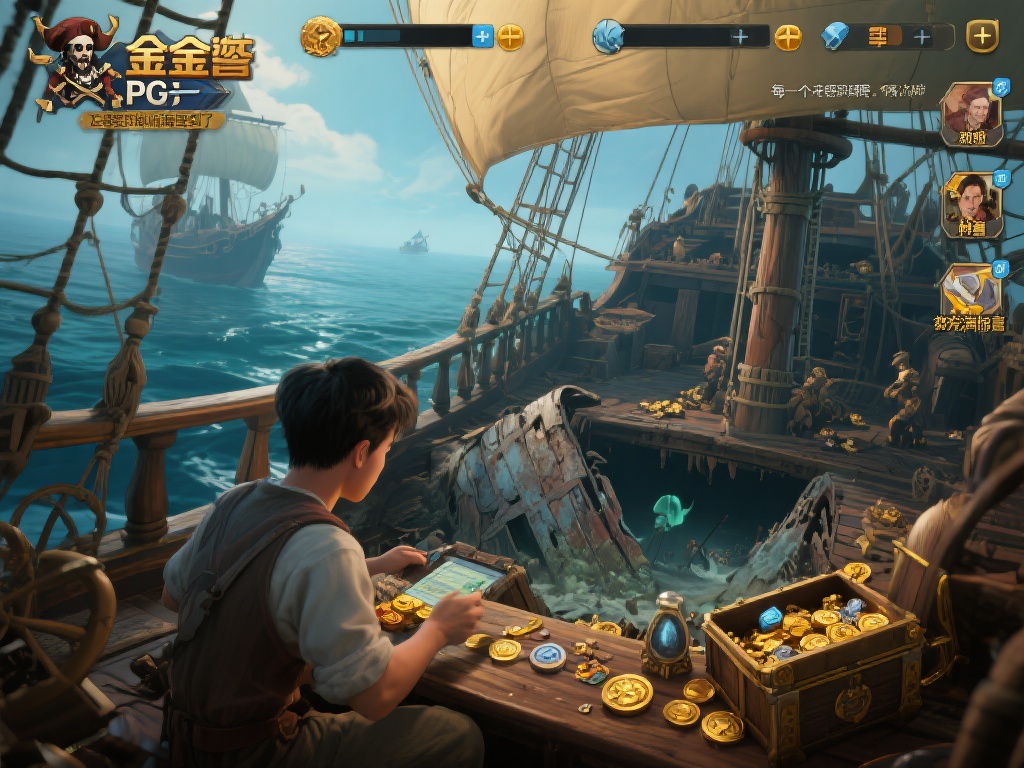Click the gold banner under the PG logo
The height and width of the screenshot is (768, 1024).
tap(152, 120)
